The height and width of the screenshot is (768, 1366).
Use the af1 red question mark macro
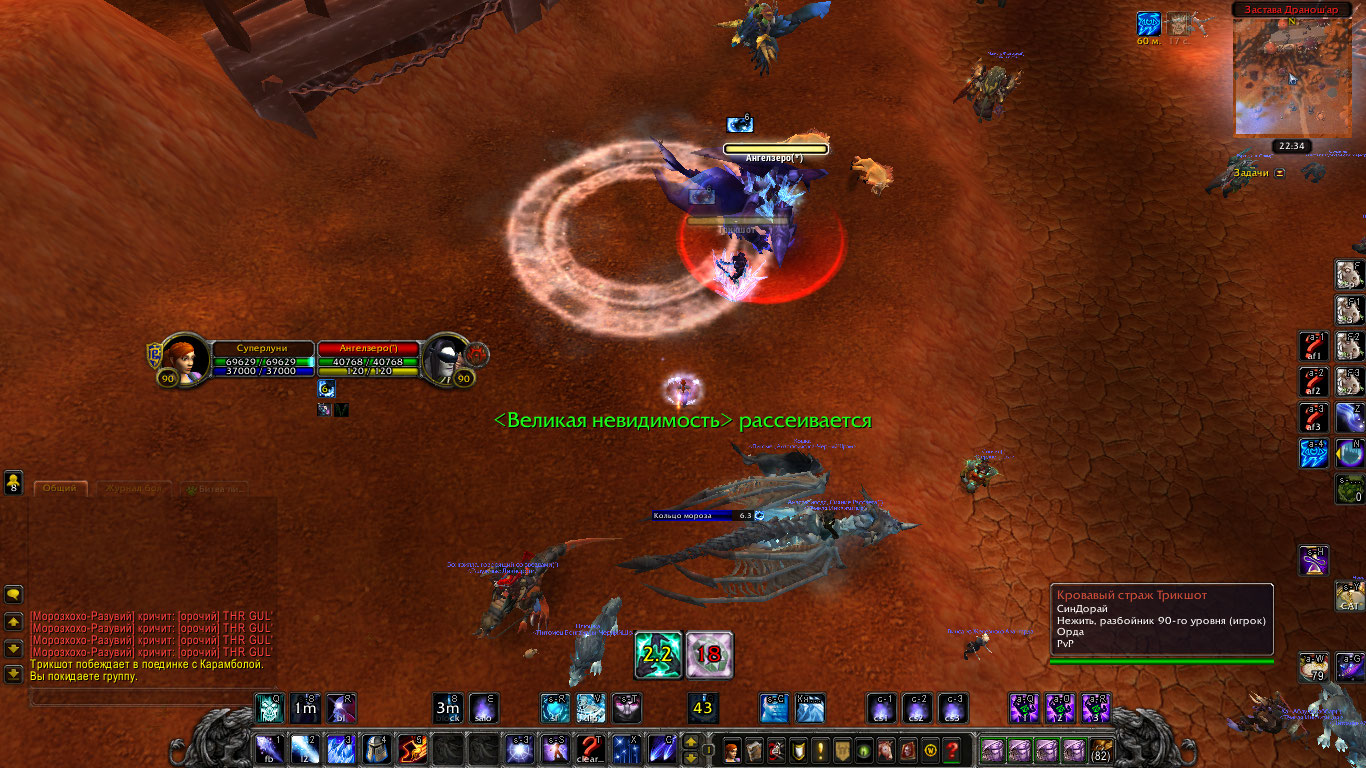tap(1313, 345)
